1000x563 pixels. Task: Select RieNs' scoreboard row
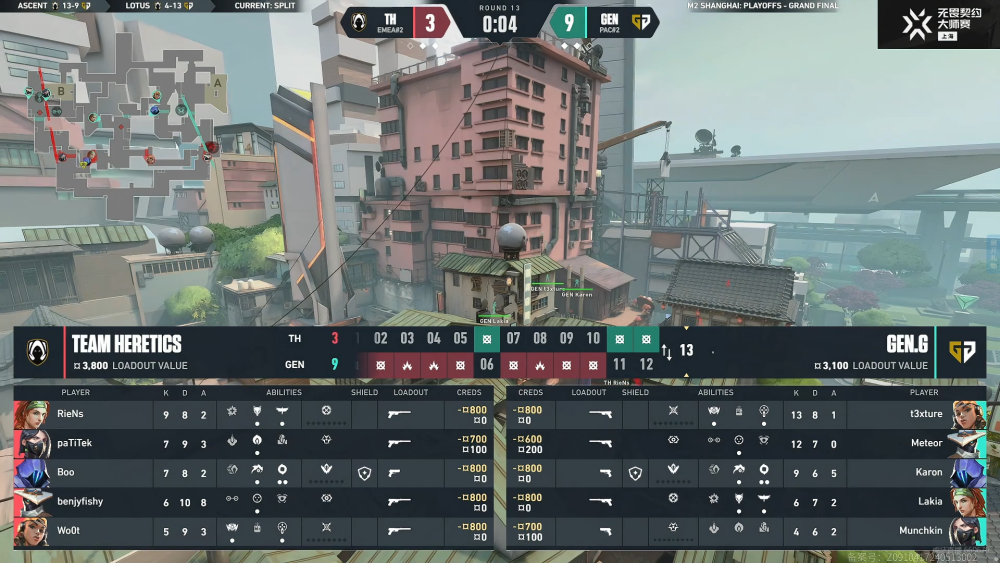[250, 414]
